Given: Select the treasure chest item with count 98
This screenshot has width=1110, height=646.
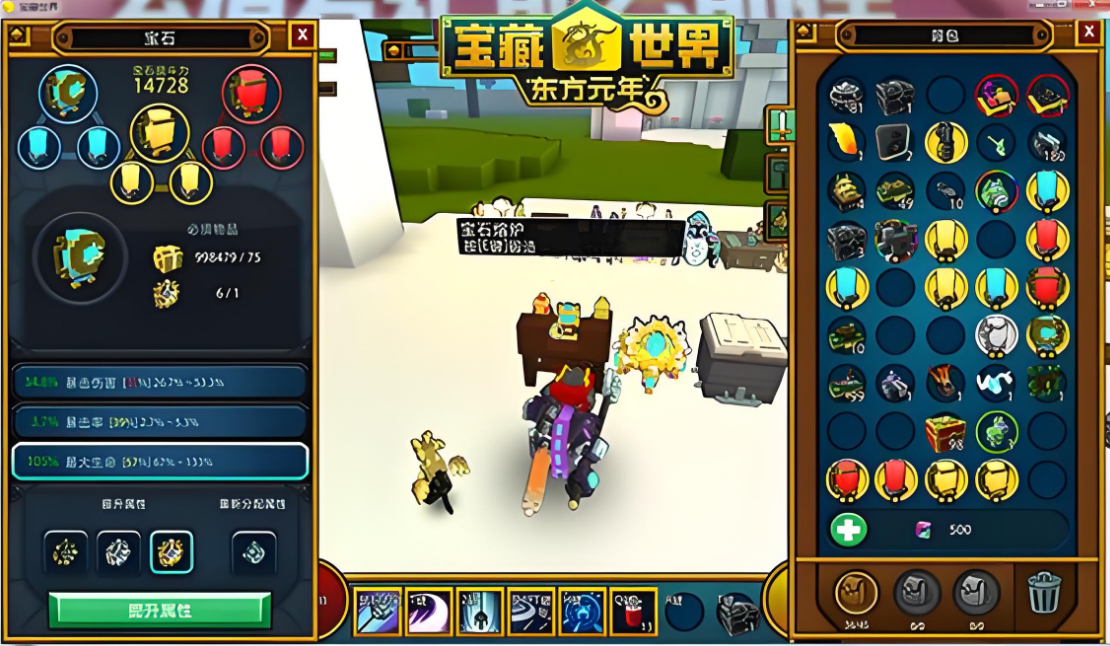Looking at the screenshot, I should 945,432.
